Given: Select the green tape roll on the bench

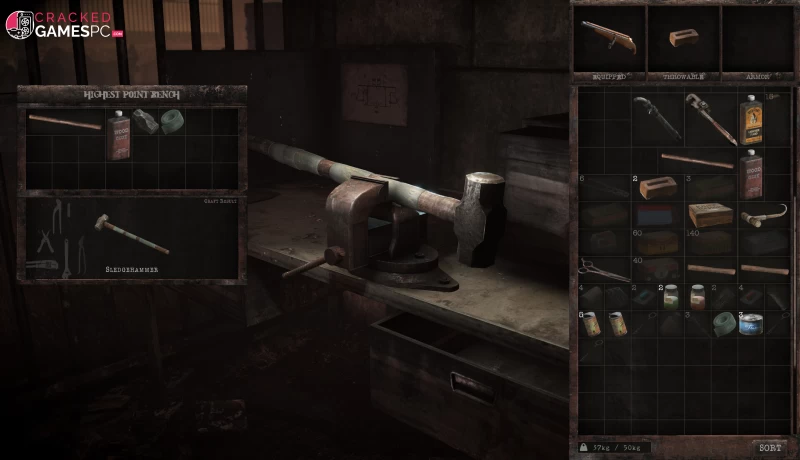Looking at the screenshot, I should [x=172, y=122].
